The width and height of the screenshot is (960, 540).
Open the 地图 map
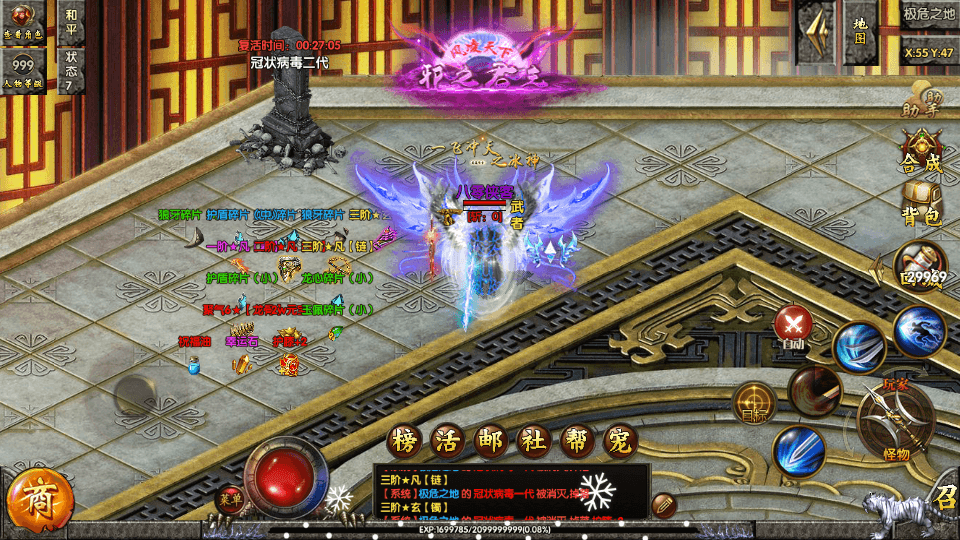pyautogui.click(x=860, y=30)
